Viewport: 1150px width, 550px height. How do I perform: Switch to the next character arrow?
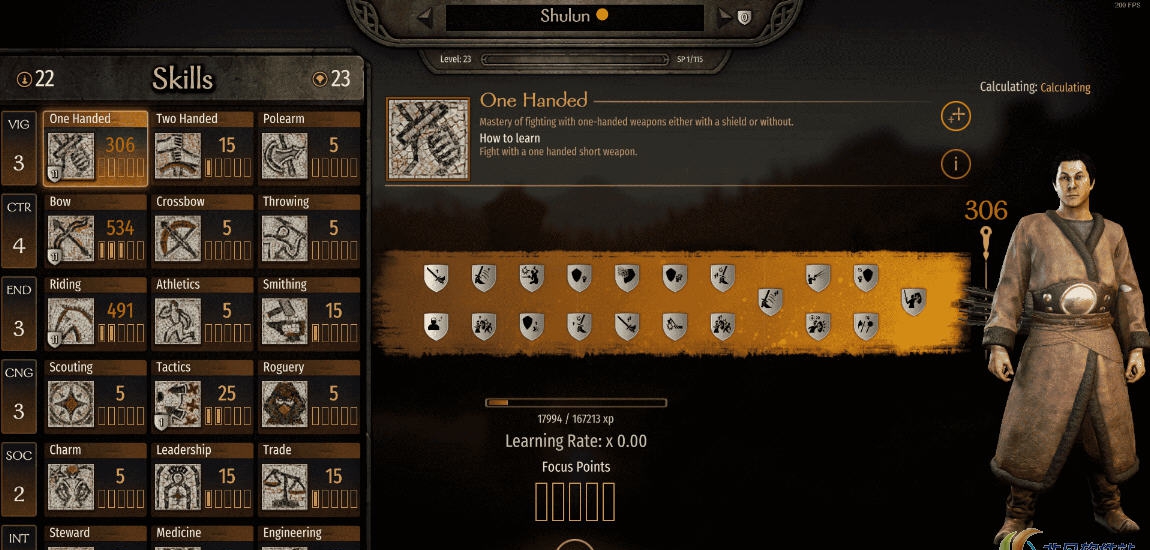pos(724,16)
